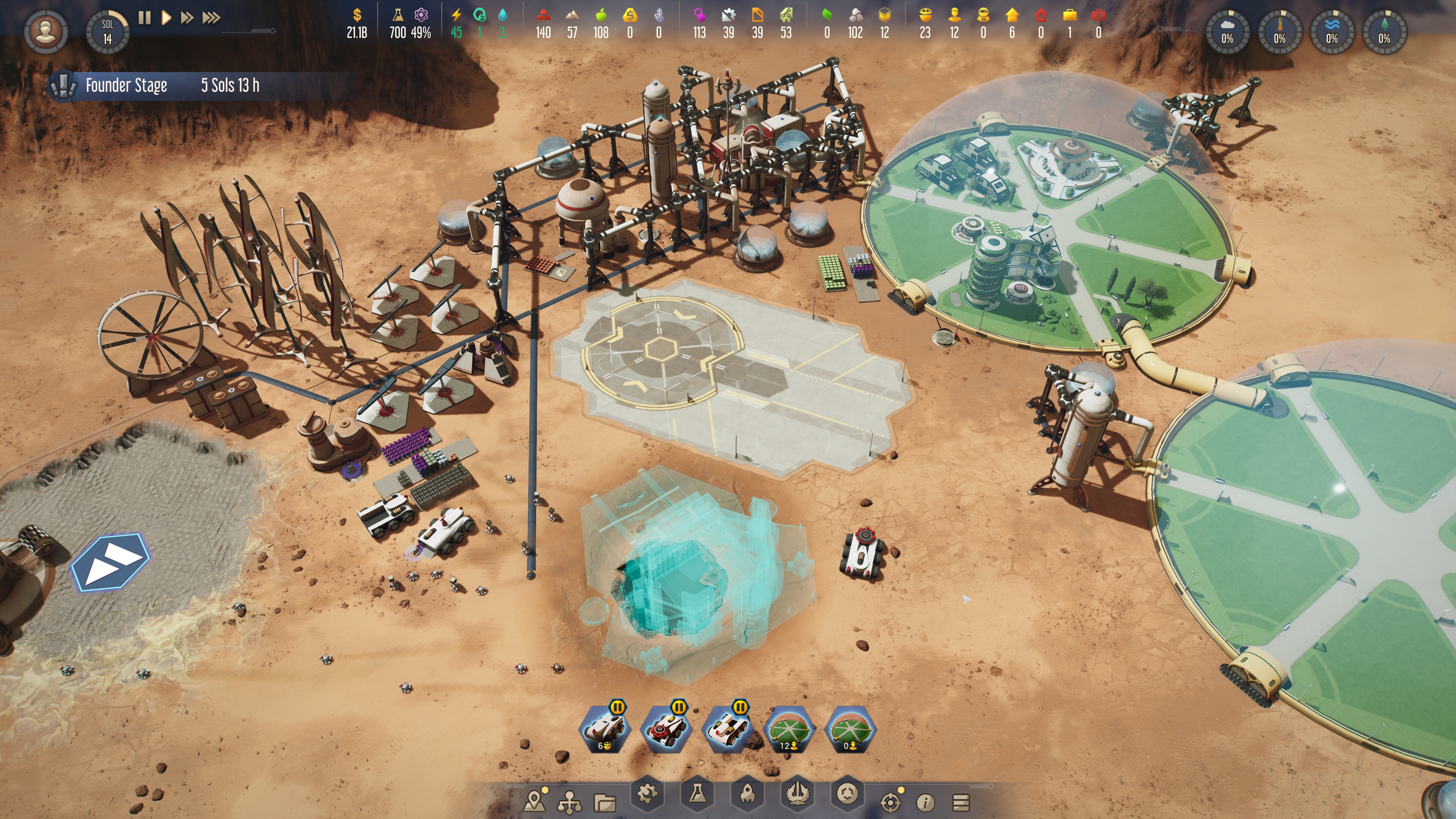This screenshot has height=819, width=1456.
Task: Open the three-bar main menu button
Action: coord(961,802)
